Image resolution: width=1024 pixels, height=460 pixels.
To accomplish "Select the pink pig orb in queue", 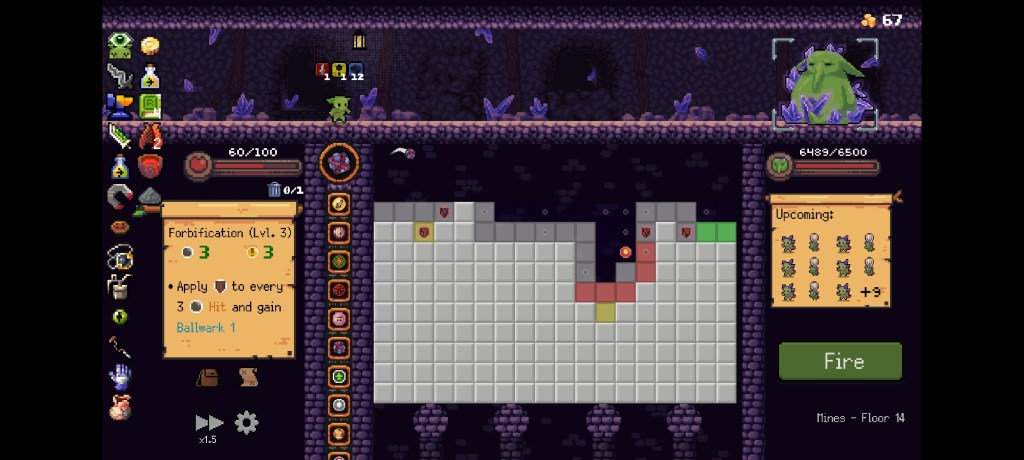I will click(339, 318).
